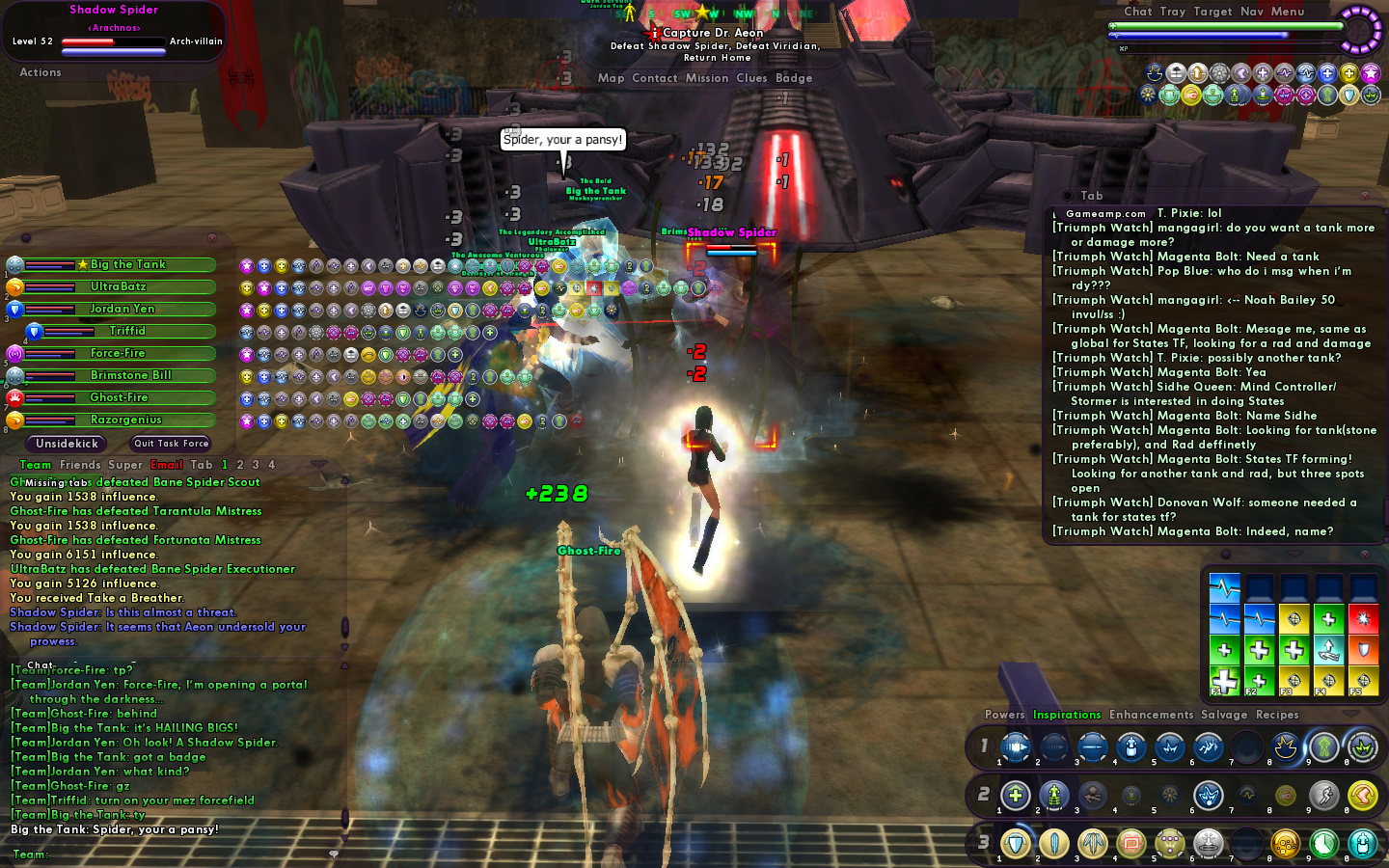
Task: Switch to the Super group tab
Action: [125, 465]
